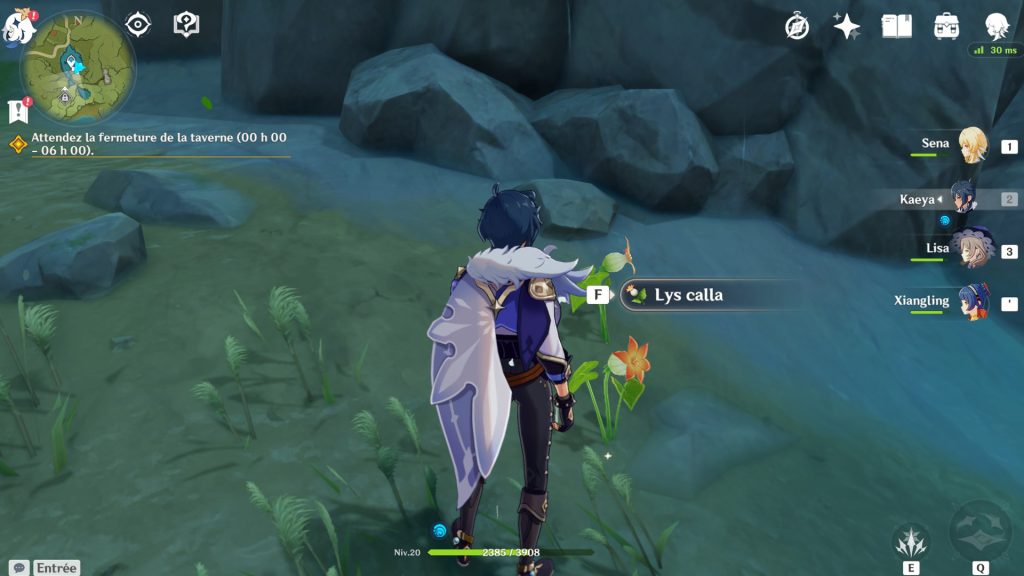Toggle the eye-shaped elemental sight icon
The width and height of the screenshot is (1024, 576).
(138, 25)
